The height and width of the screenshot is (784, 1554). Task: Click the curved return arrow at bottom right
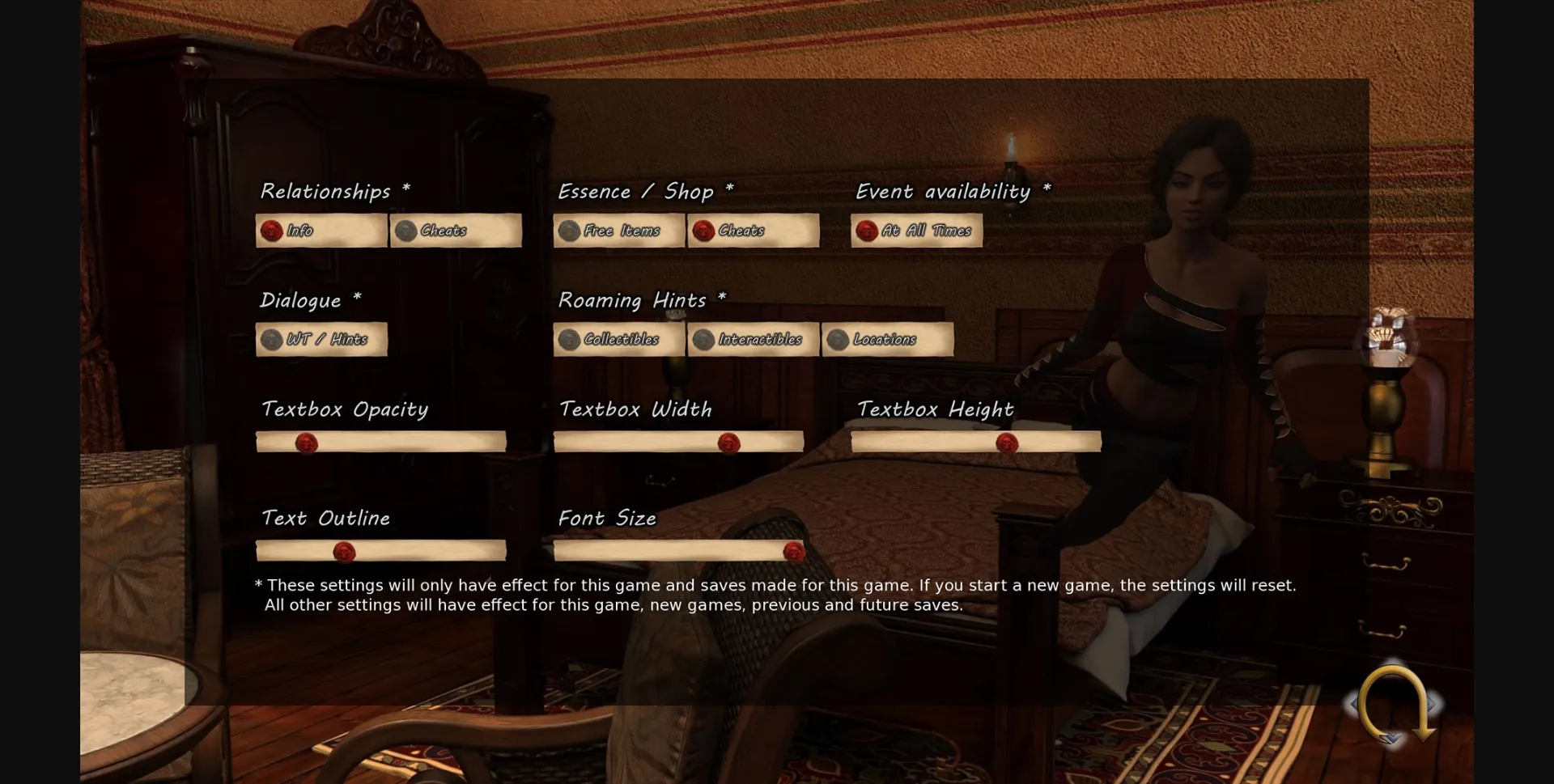pos(1393,703)
